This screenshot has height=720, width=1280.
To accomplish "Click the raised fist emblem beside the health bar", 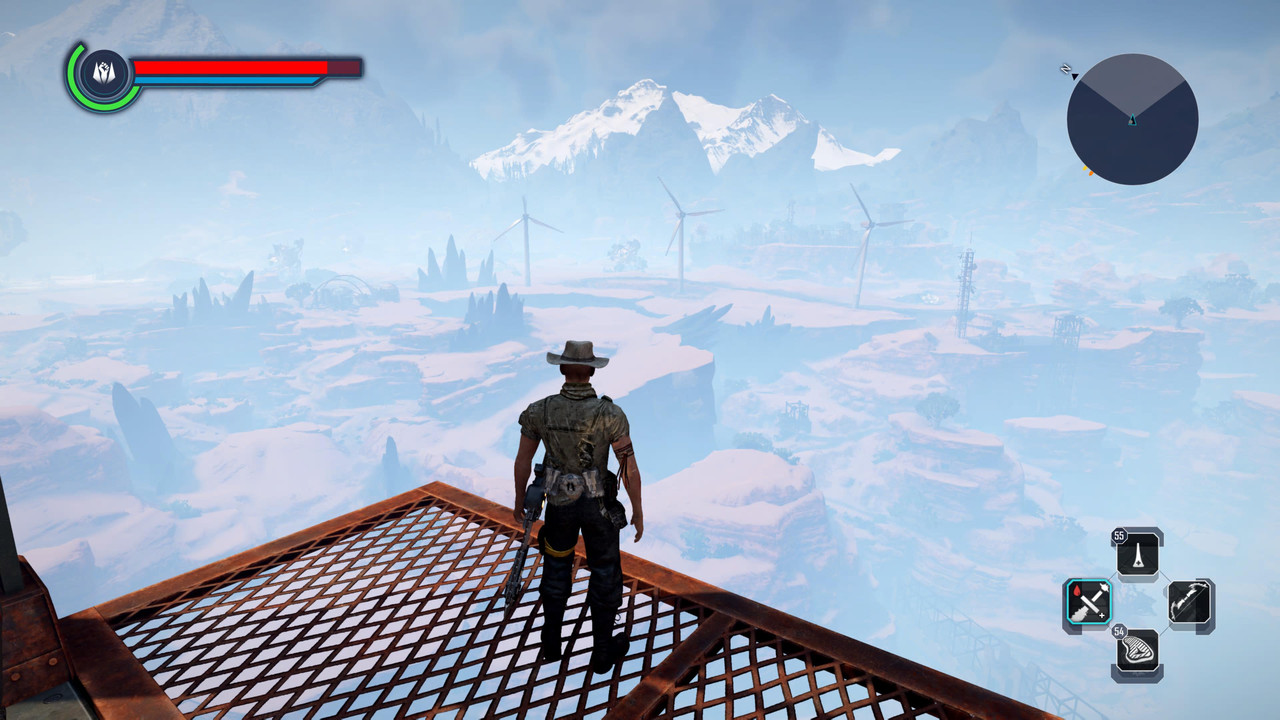I will point(104,73).
